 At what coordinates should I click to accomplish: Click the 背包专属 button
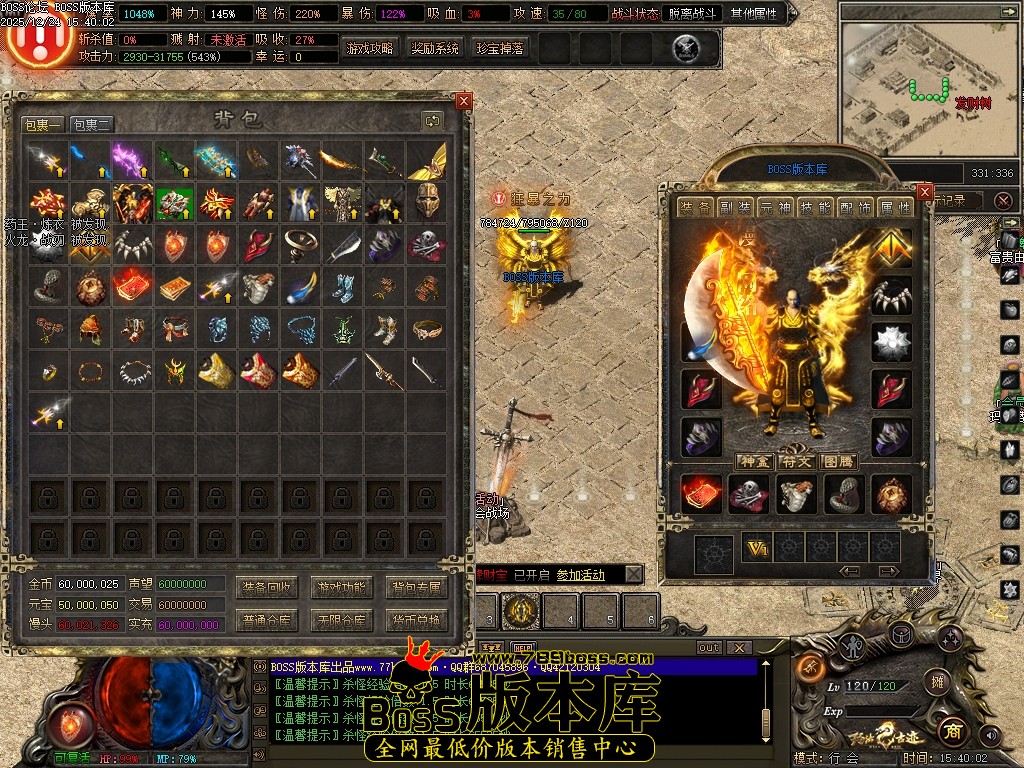(x=416, y=587)
